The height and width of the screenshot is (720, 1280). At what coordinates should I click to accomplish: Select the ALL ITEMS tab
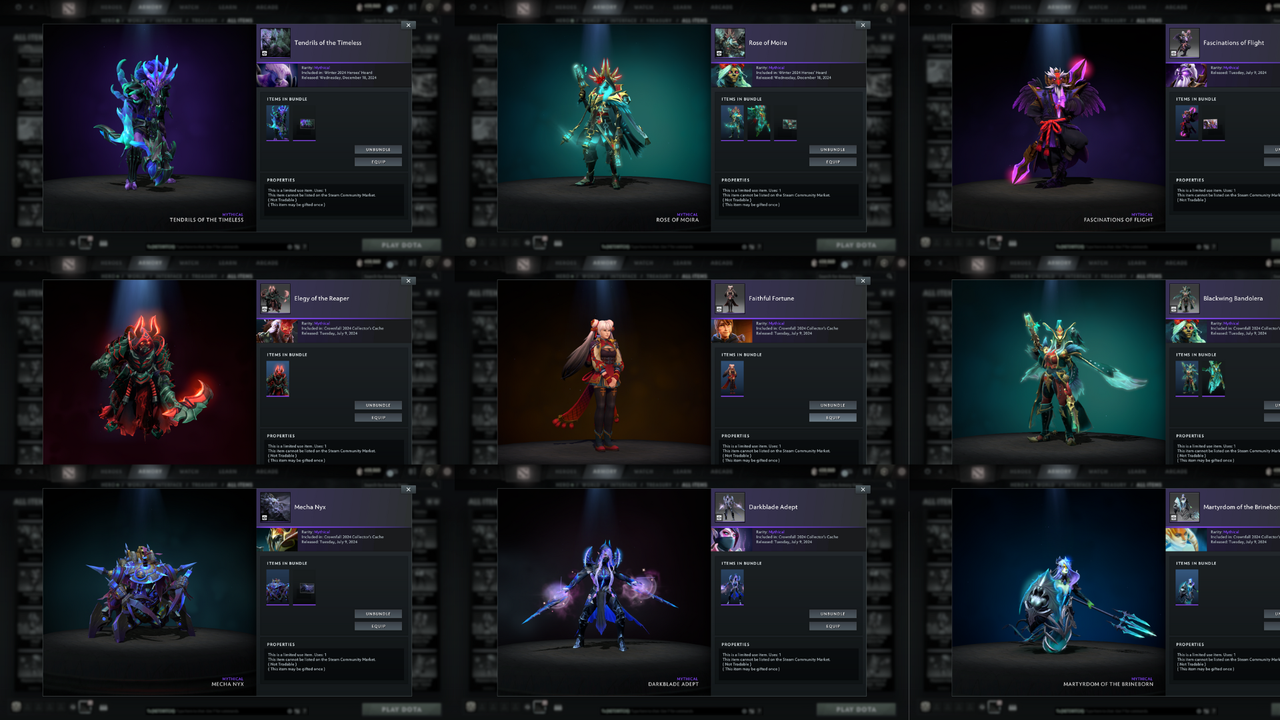[x=240, y=20]
